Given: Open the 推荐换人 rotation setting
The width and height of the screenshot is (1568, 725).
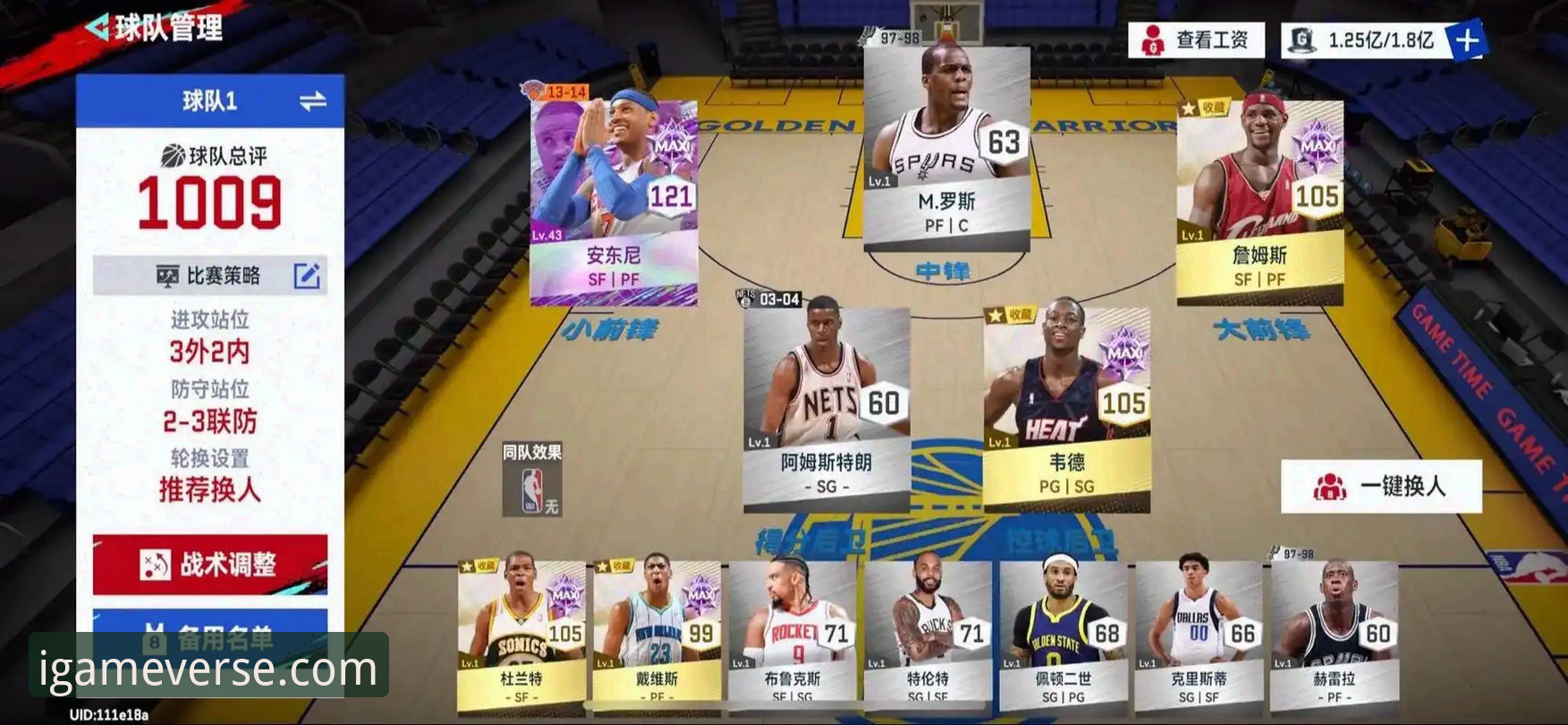Looking at the screenshot, I should pos(210,488).
